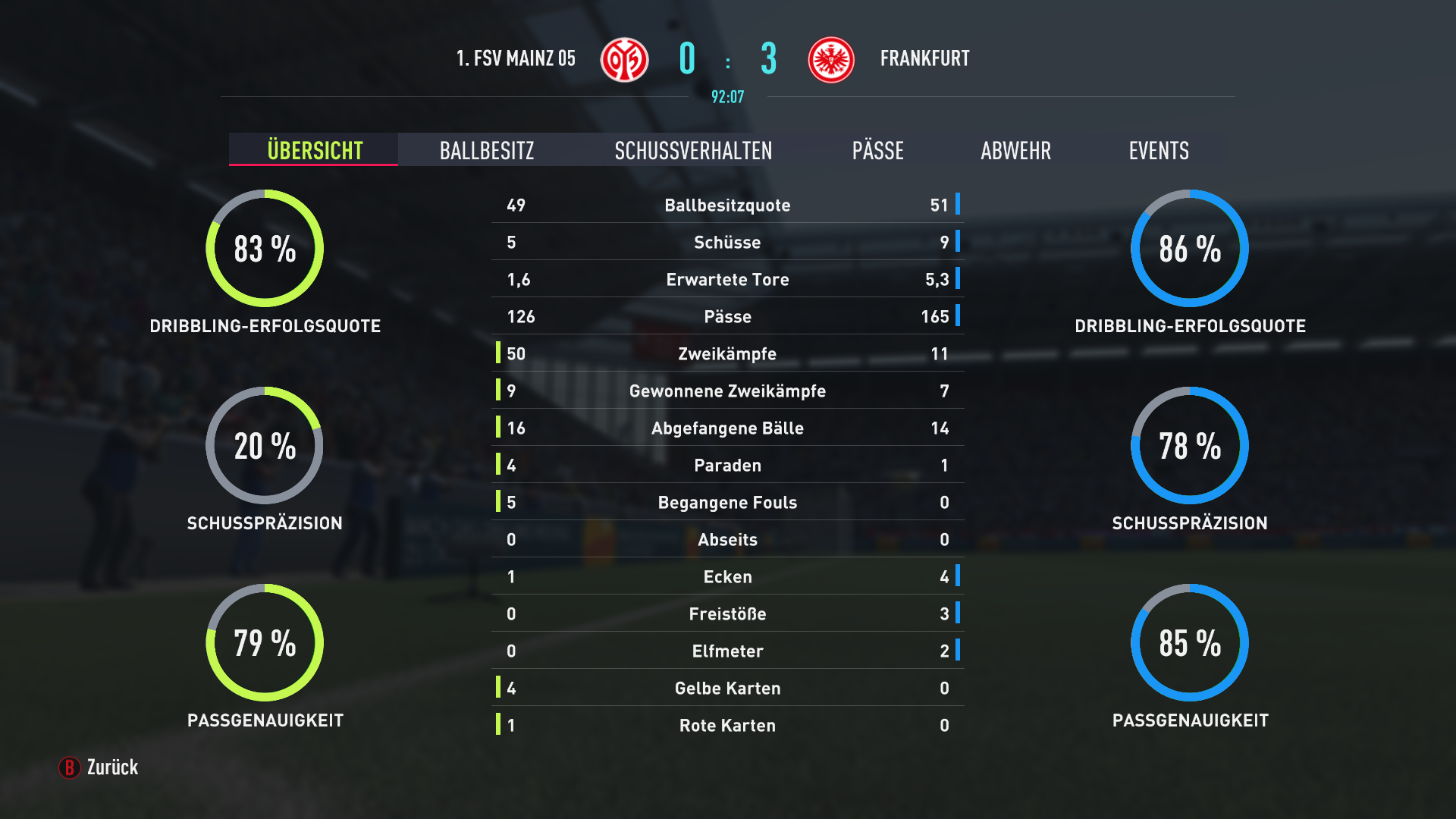The width and height of the screenshot is (1456, 819).
Task: Open the Events tab
Action: click(x=1158, y=150)
